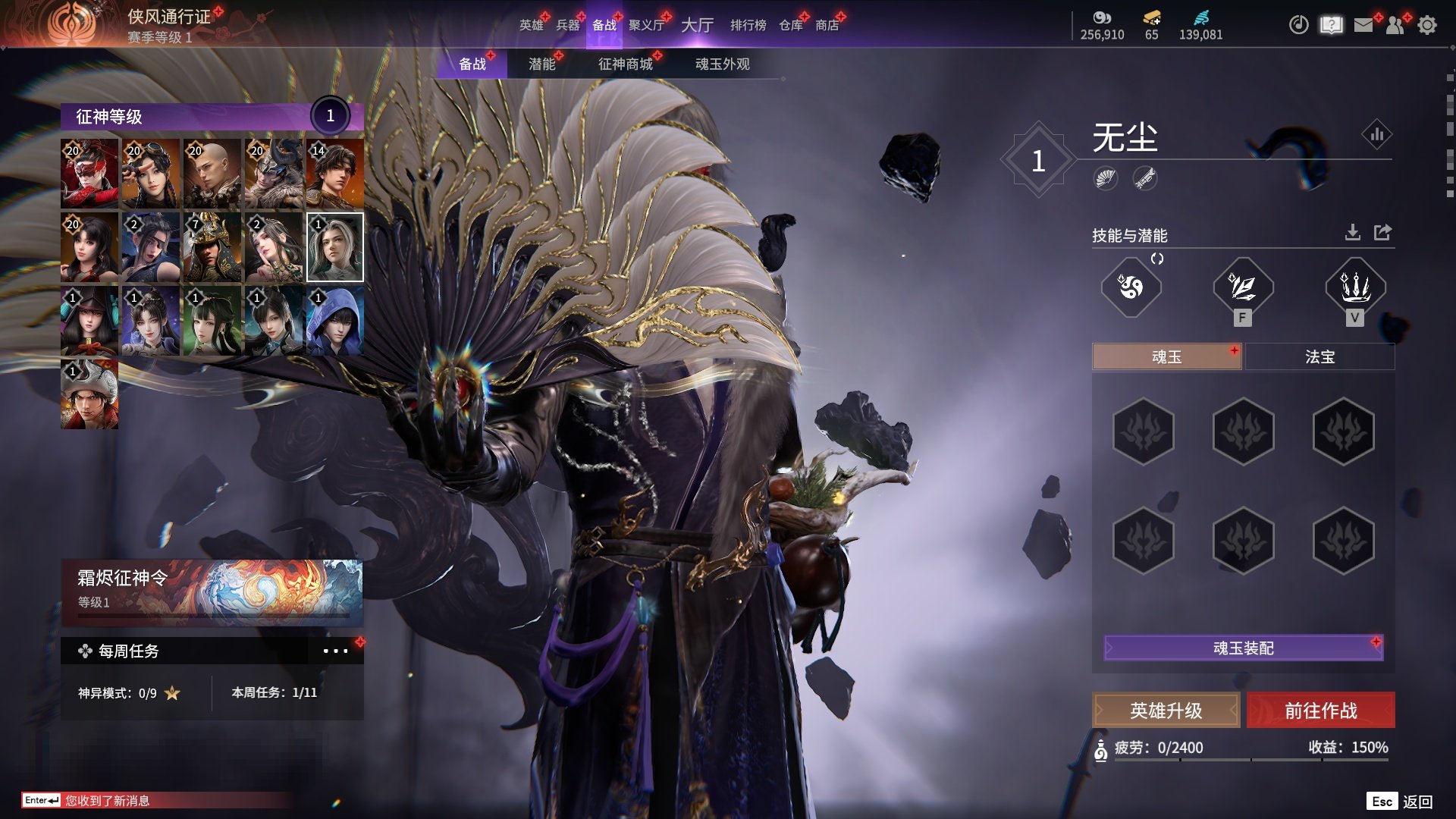The image size is (1456, 819).
Task: Switch to the 魂玉 tab
Action: coord(1166,357)
